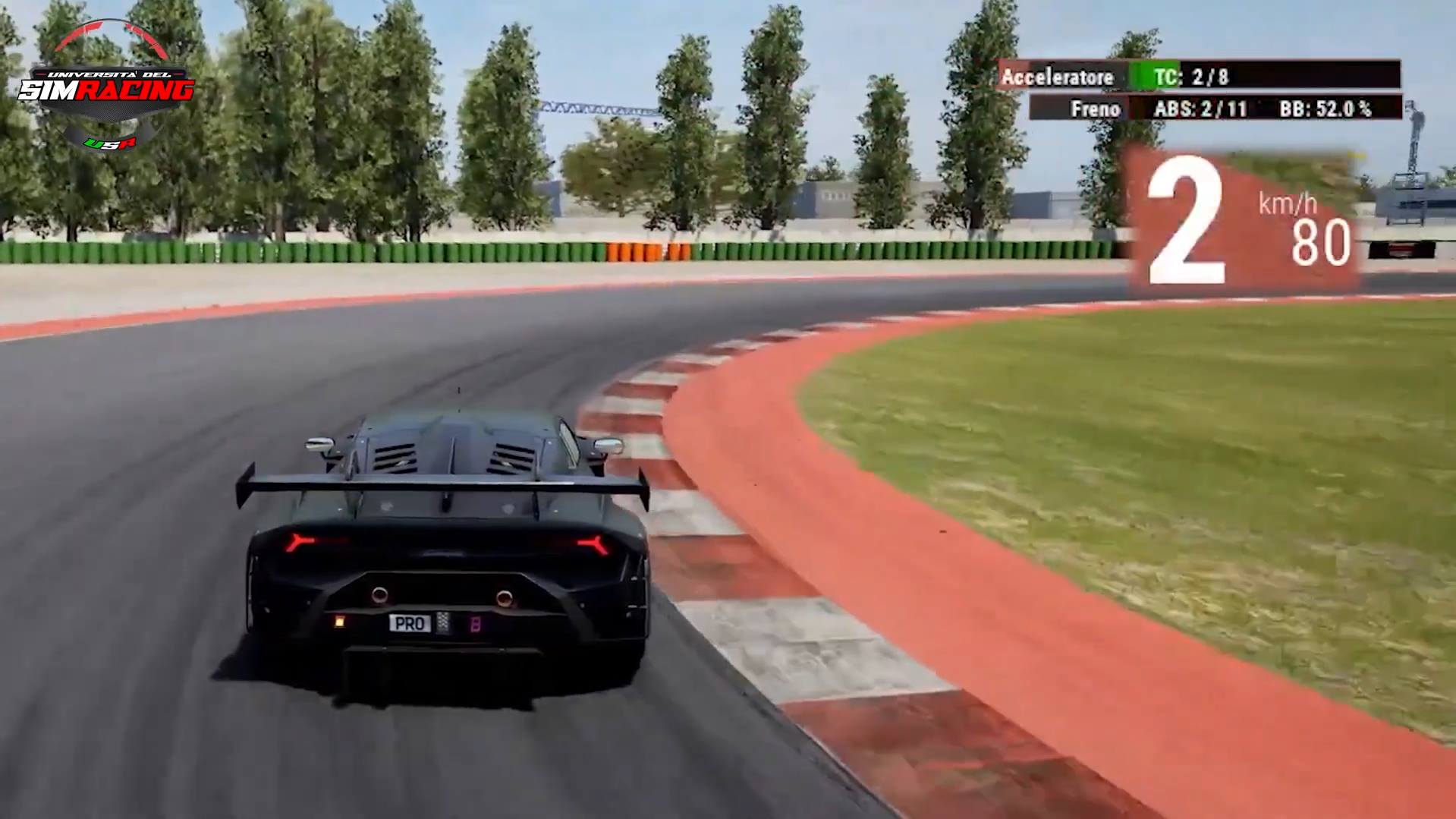This screenshot has width=1456, height=819.
Task: Click the green throttle input bar
Action: tap(1142, 76)
